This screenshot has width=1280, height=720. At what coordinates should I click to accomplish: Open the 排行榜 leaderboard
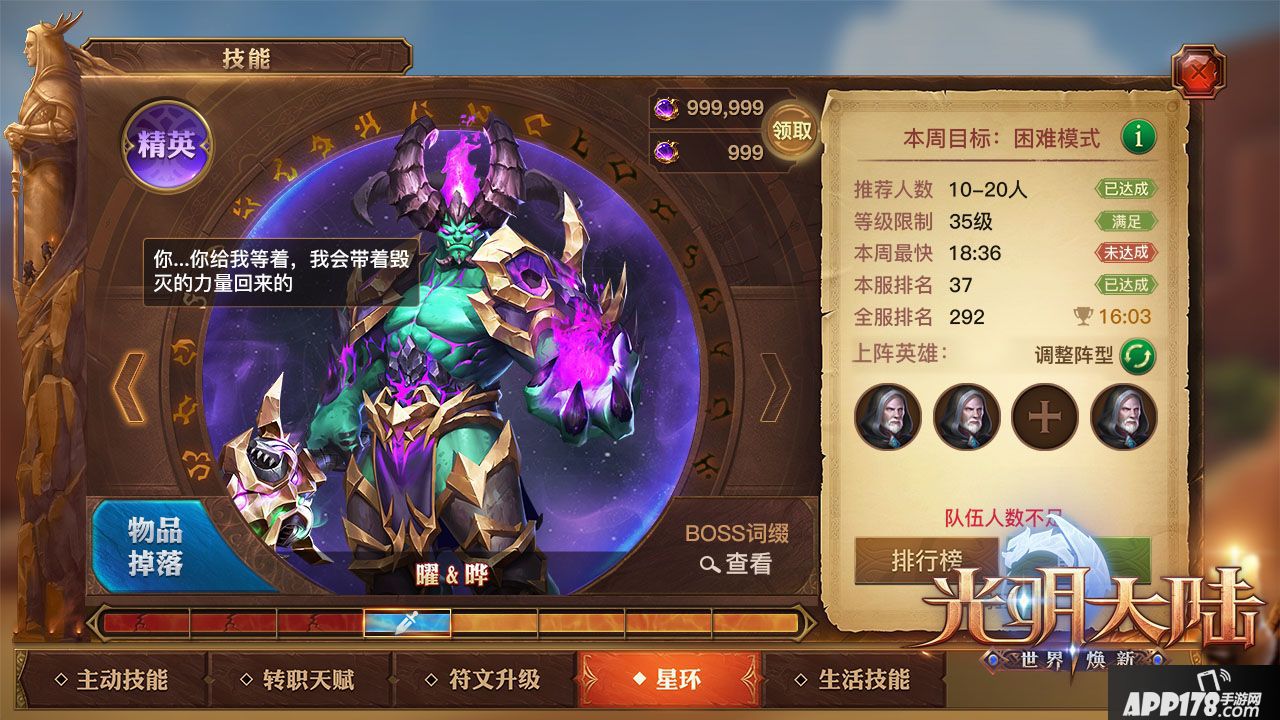928,561
